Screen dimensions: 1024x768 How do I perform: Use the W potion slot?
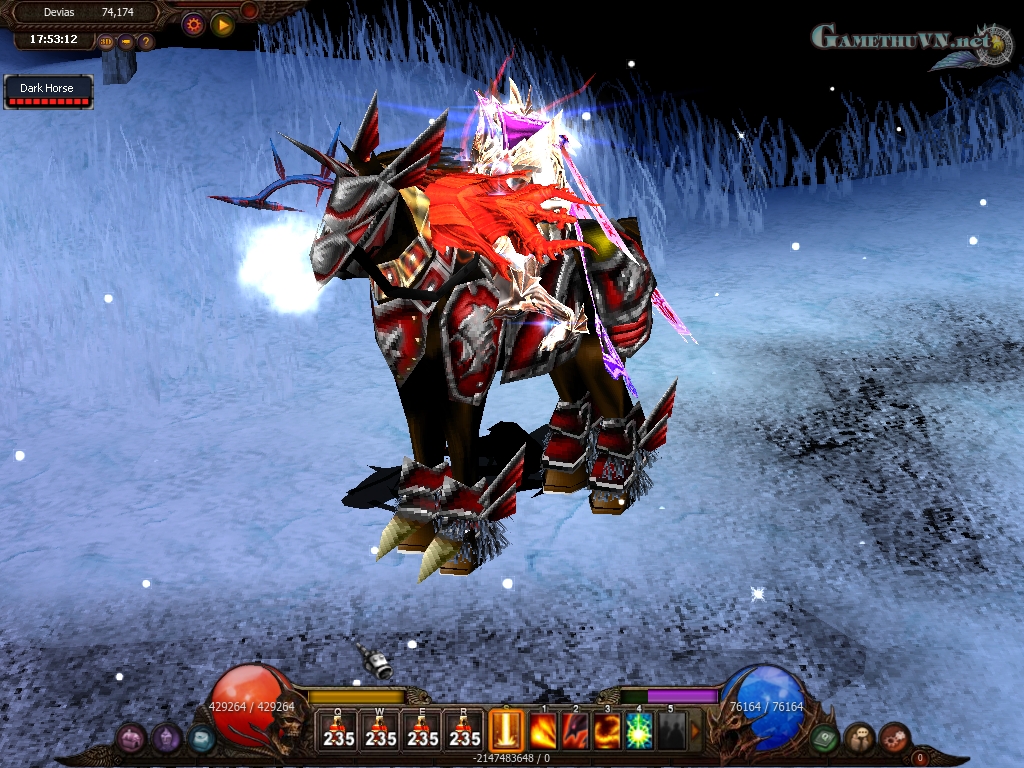pyautogui.click(x=380, y=730)
